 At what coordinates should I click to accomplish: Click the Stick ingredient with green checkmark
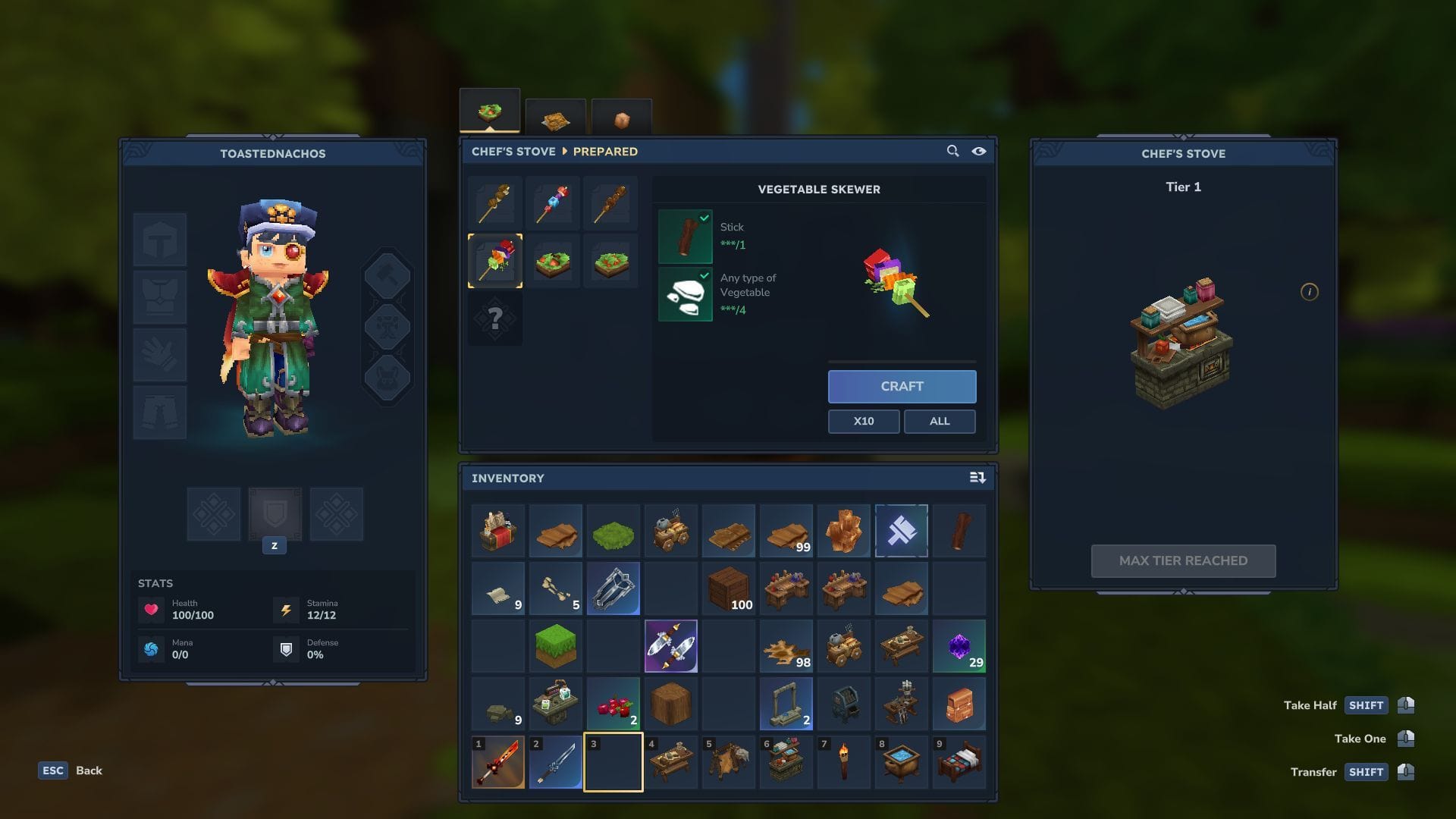[x=685, y=235]
